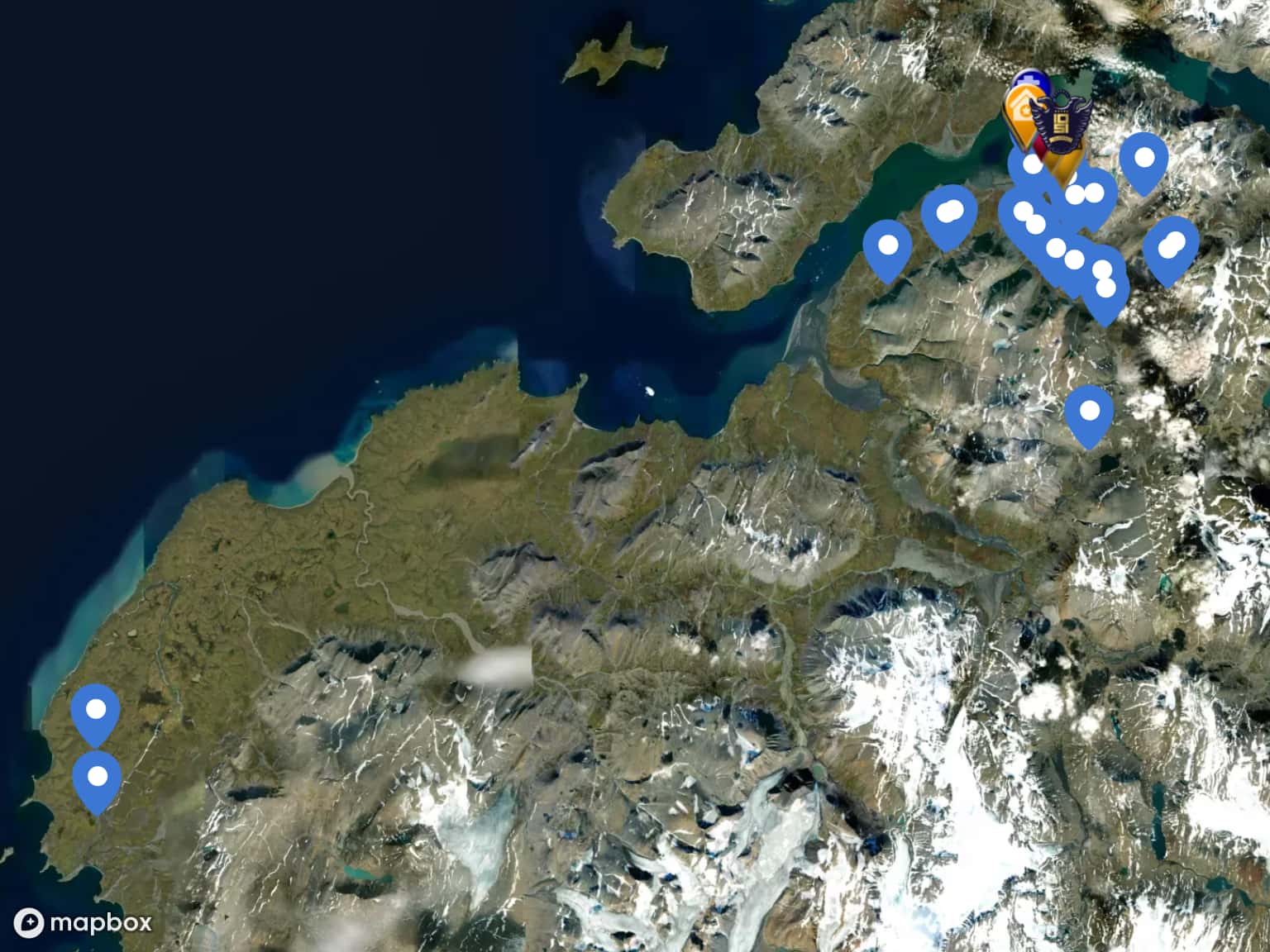Select the lower blue pin in the southwest
Screen dimensions: 1270x952
coord(98,778)
